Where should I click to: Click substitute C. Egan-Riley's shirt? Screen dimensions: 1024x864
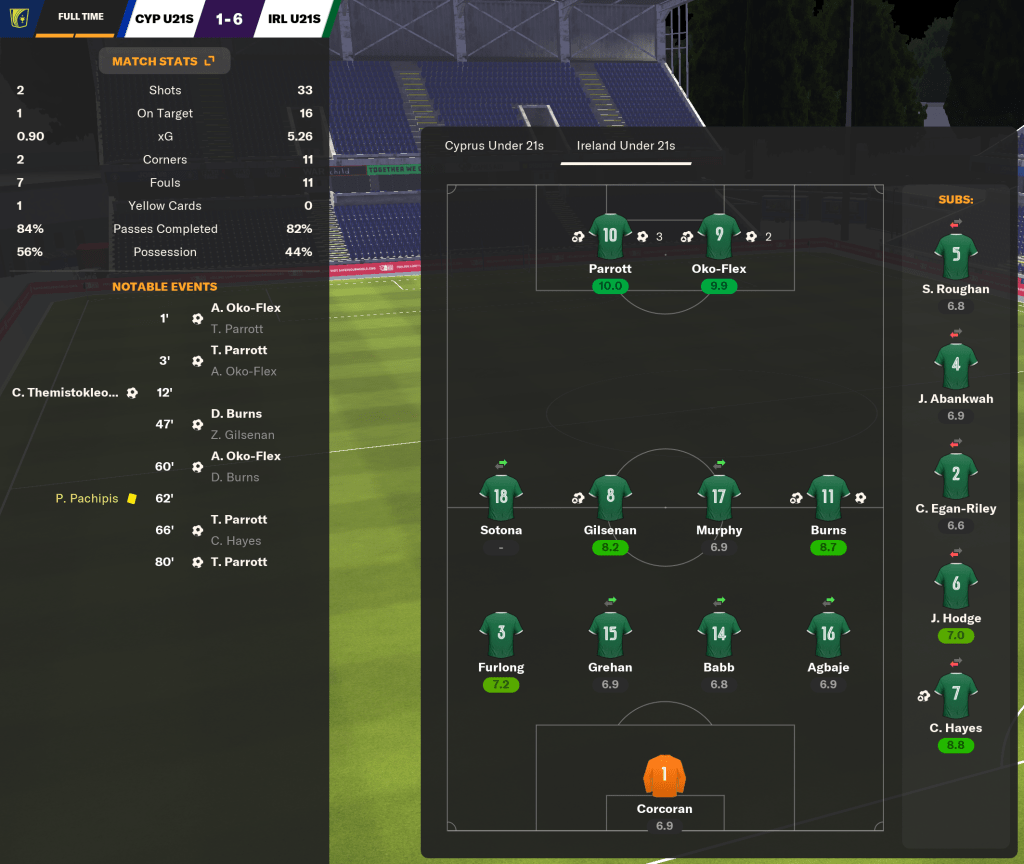956,476
